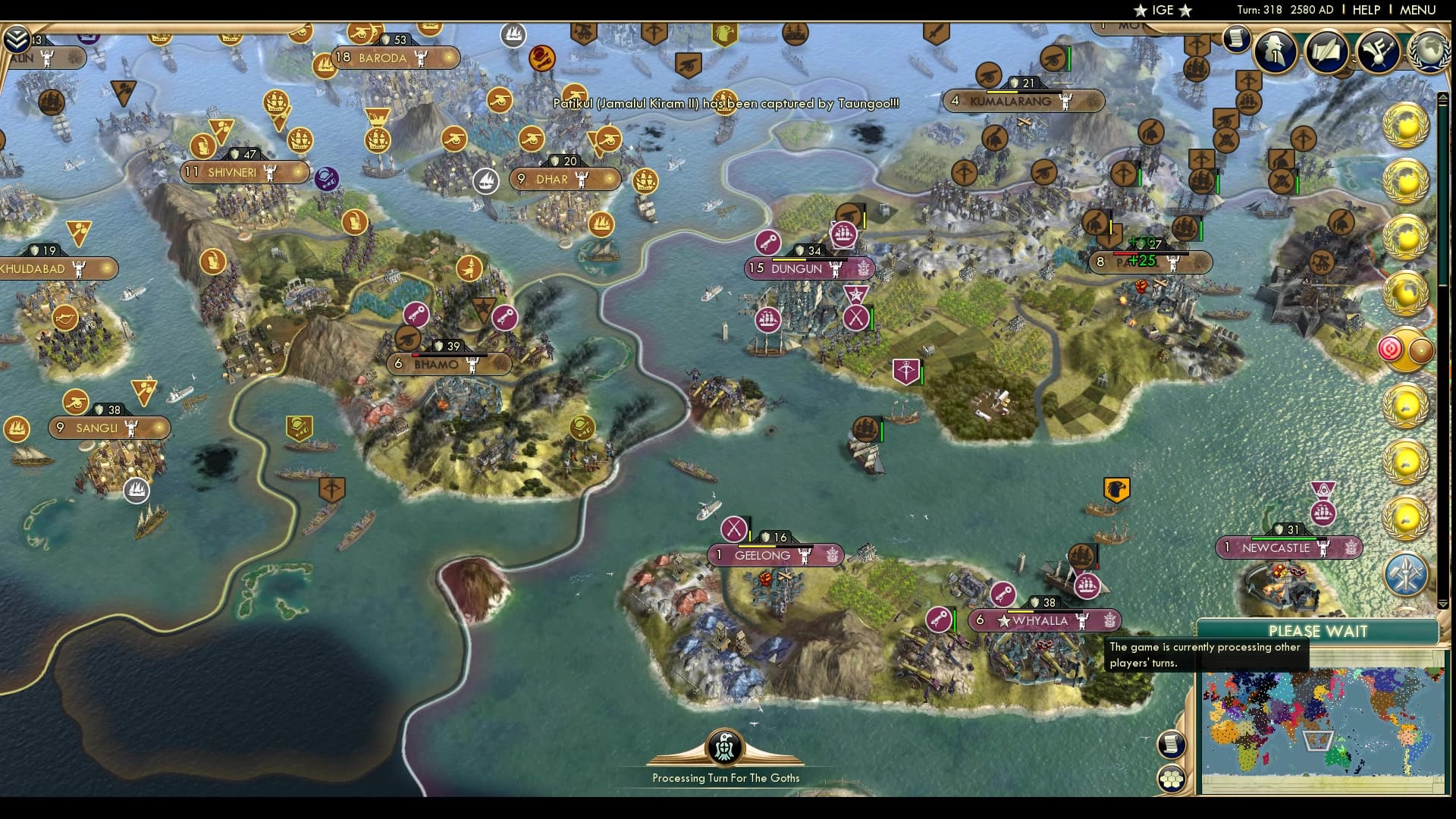Toggle strategic view with the hex grid icon
This screenshot has width=1456, height=819.
[x=1172, y=776]
